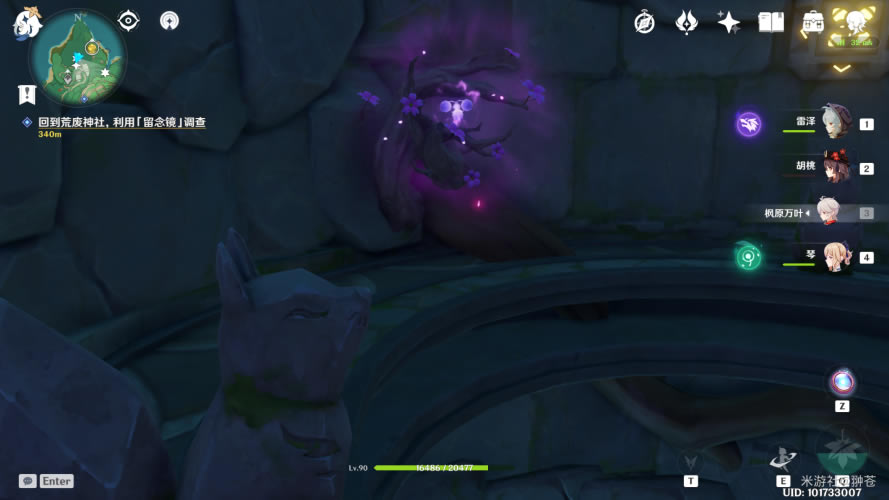Screen dimensions: 889x500
Task: Switch to party member 胡桃
Action: click(836, 168)
